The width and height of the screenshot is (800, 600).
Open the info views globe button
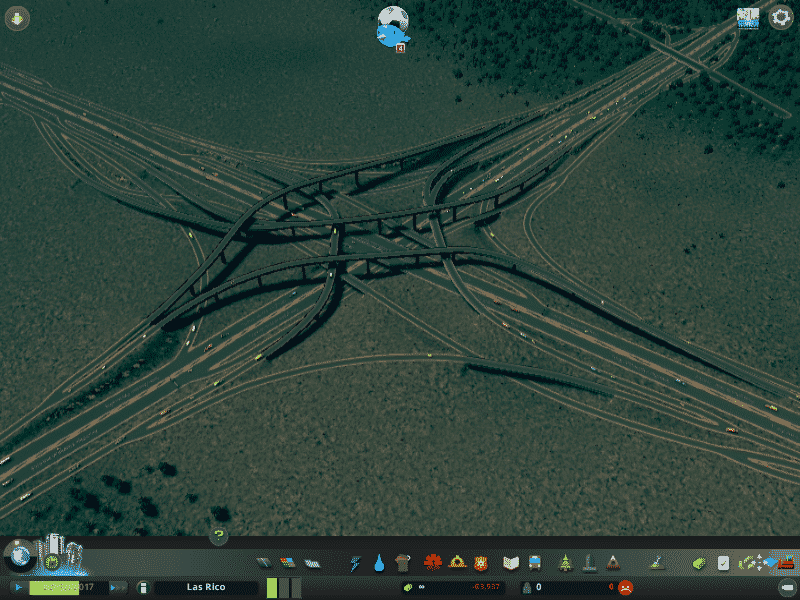tap(18, 554)
